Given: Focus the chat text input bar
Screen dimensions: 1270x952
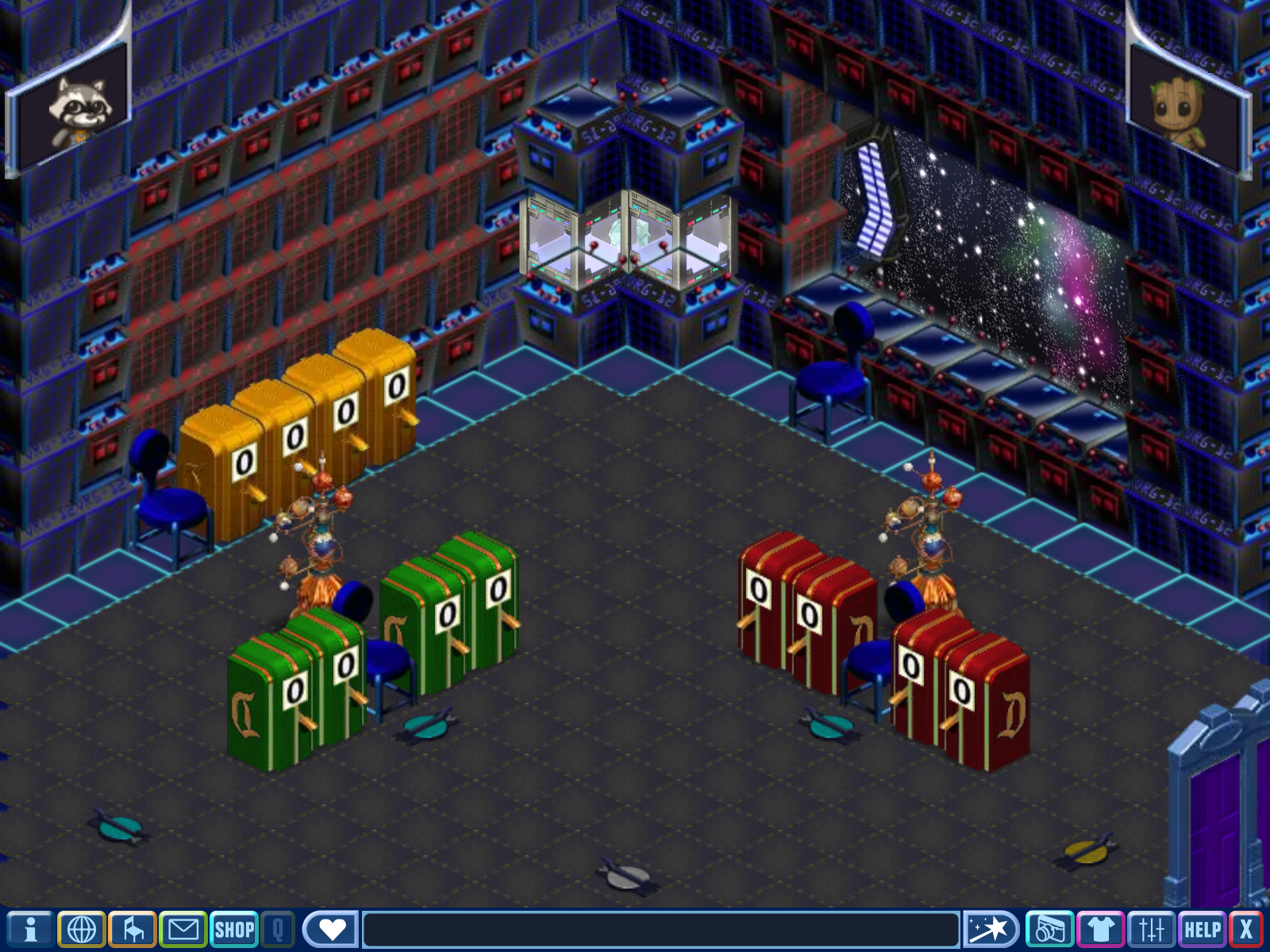Looking at the screenshot, I should click(x=660, y=929).
